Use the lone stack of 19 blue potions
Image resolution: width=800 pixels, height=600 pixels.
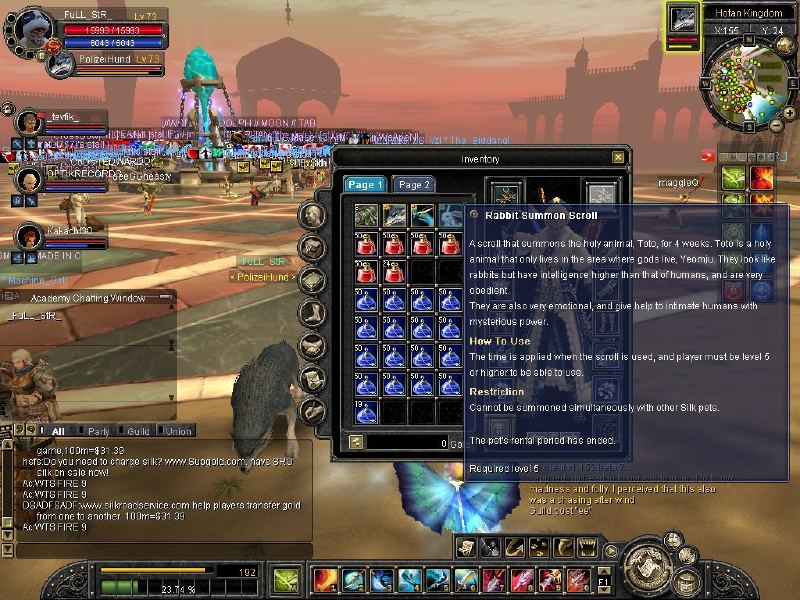pos(366,411)
